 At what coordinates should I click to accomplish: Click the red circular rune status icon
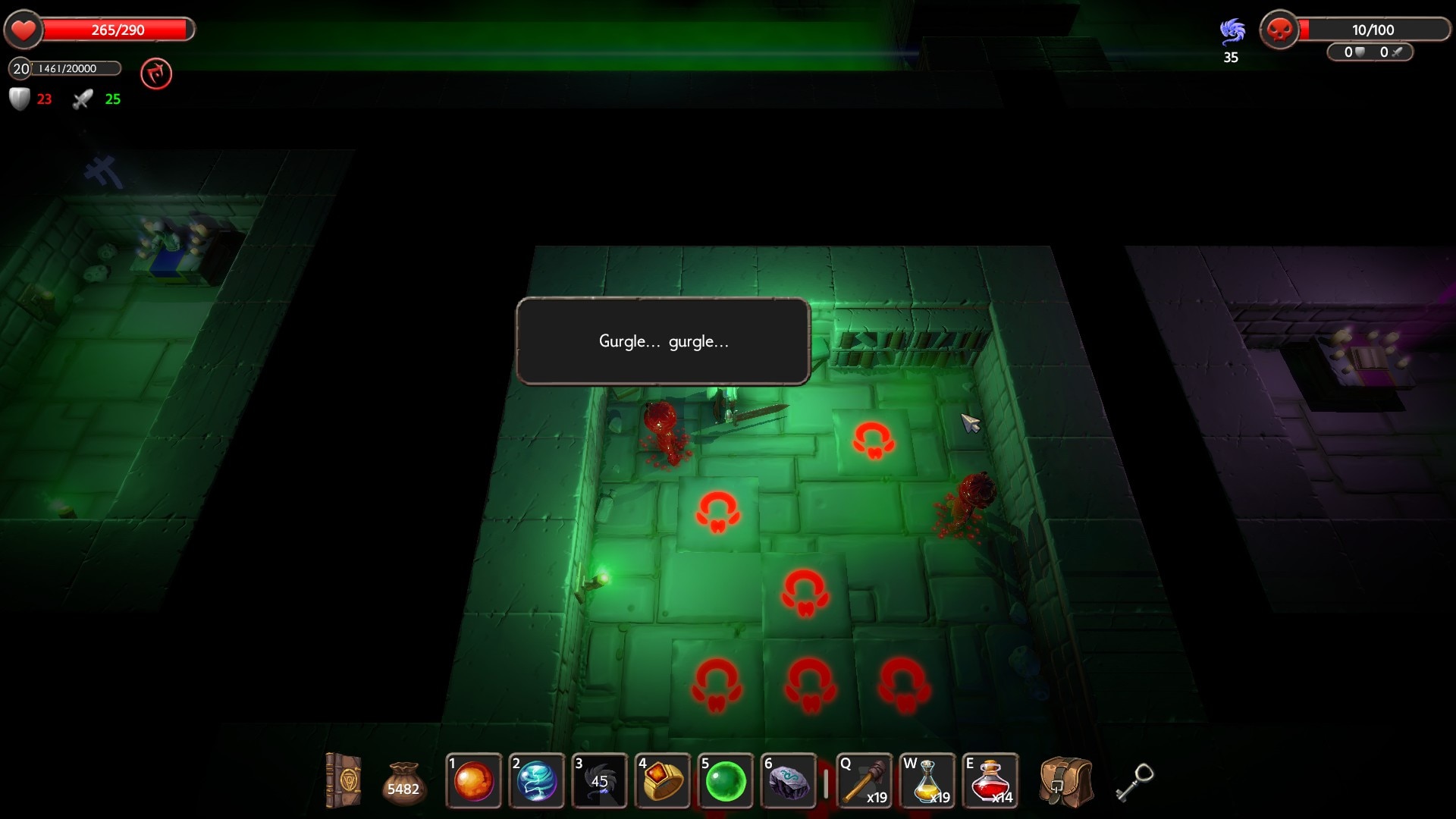(x=156, y=74)
